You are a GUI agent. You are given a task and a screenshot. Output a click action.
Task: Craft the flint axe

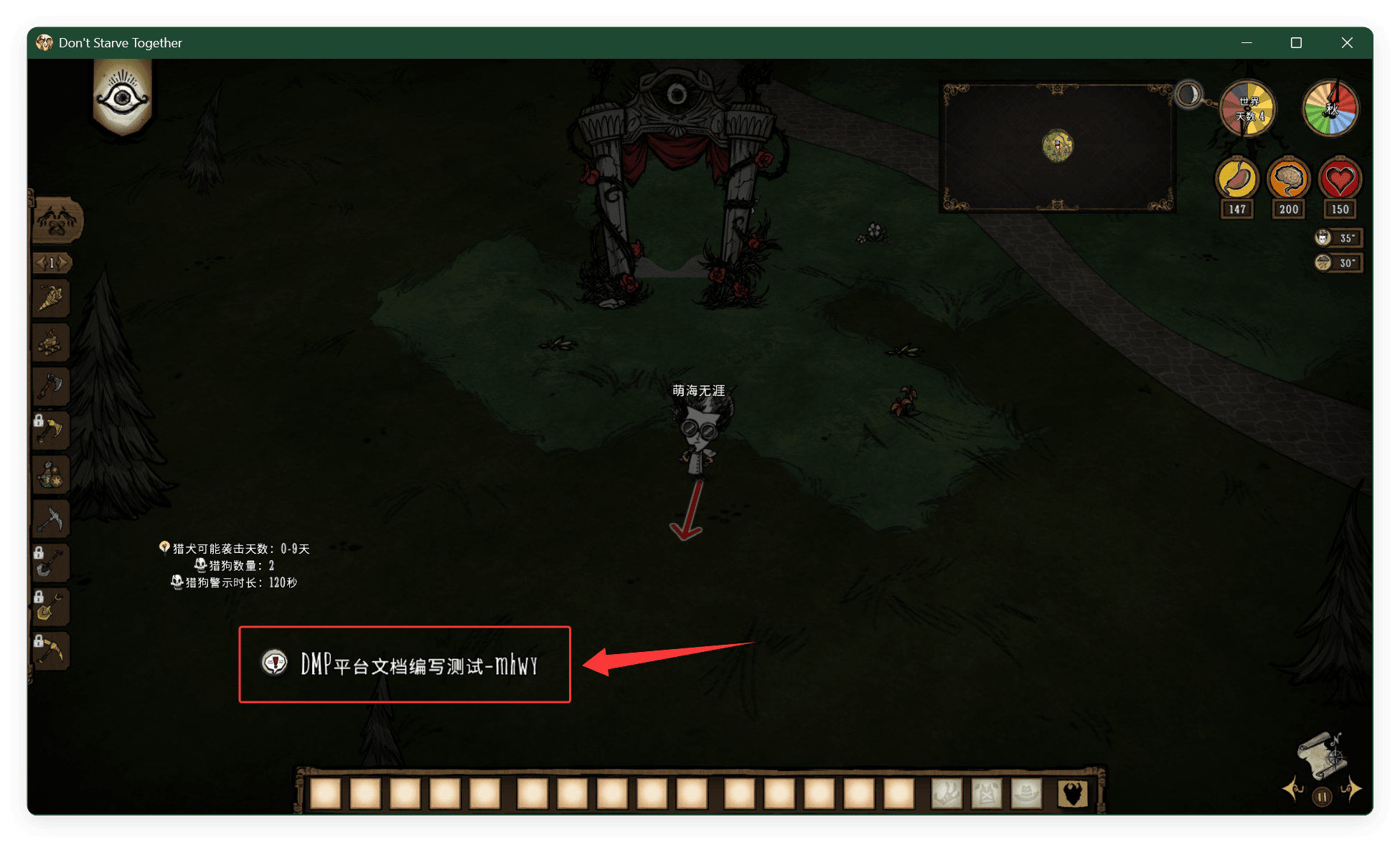(51, 387)
